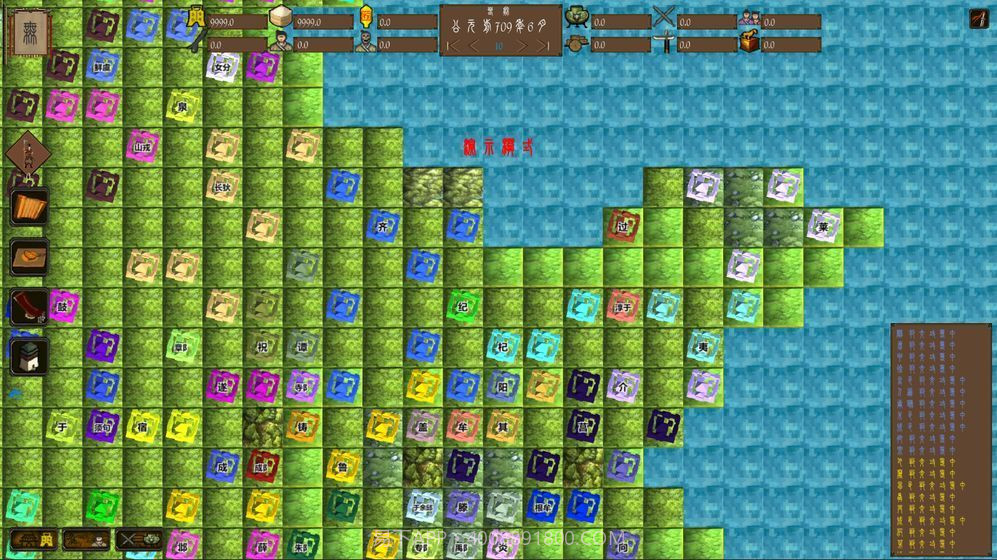
Task: Open the population figure bottom tab
Action: coord(87,541)
